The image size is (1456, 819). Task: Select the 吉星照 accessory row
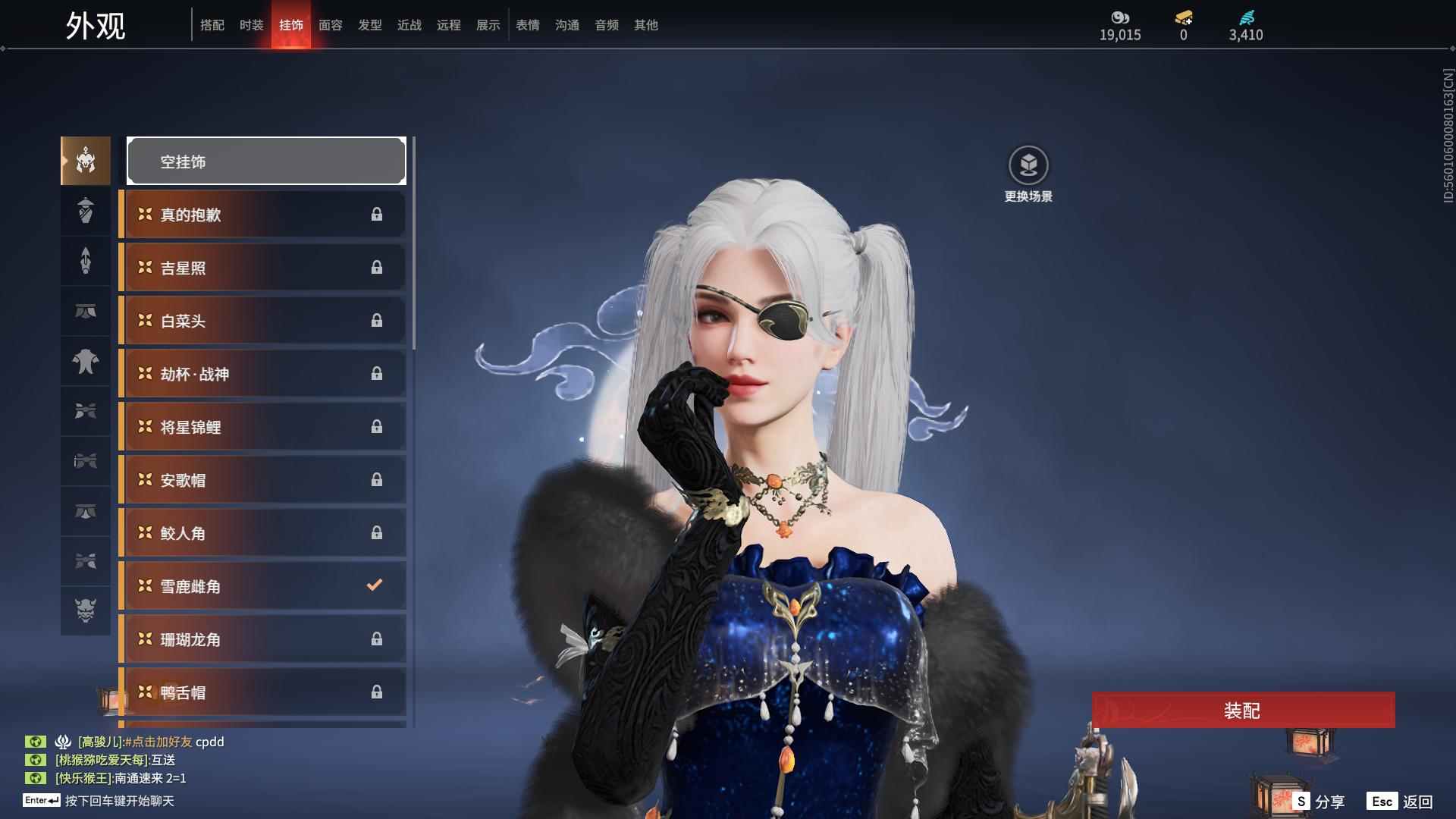pos(262,268)
